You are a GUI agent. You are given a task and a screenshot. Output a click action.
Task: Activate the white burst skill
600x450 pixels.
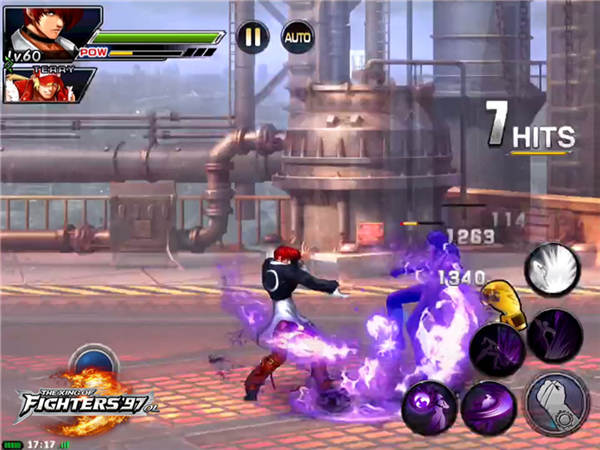[x=551, y=268]
